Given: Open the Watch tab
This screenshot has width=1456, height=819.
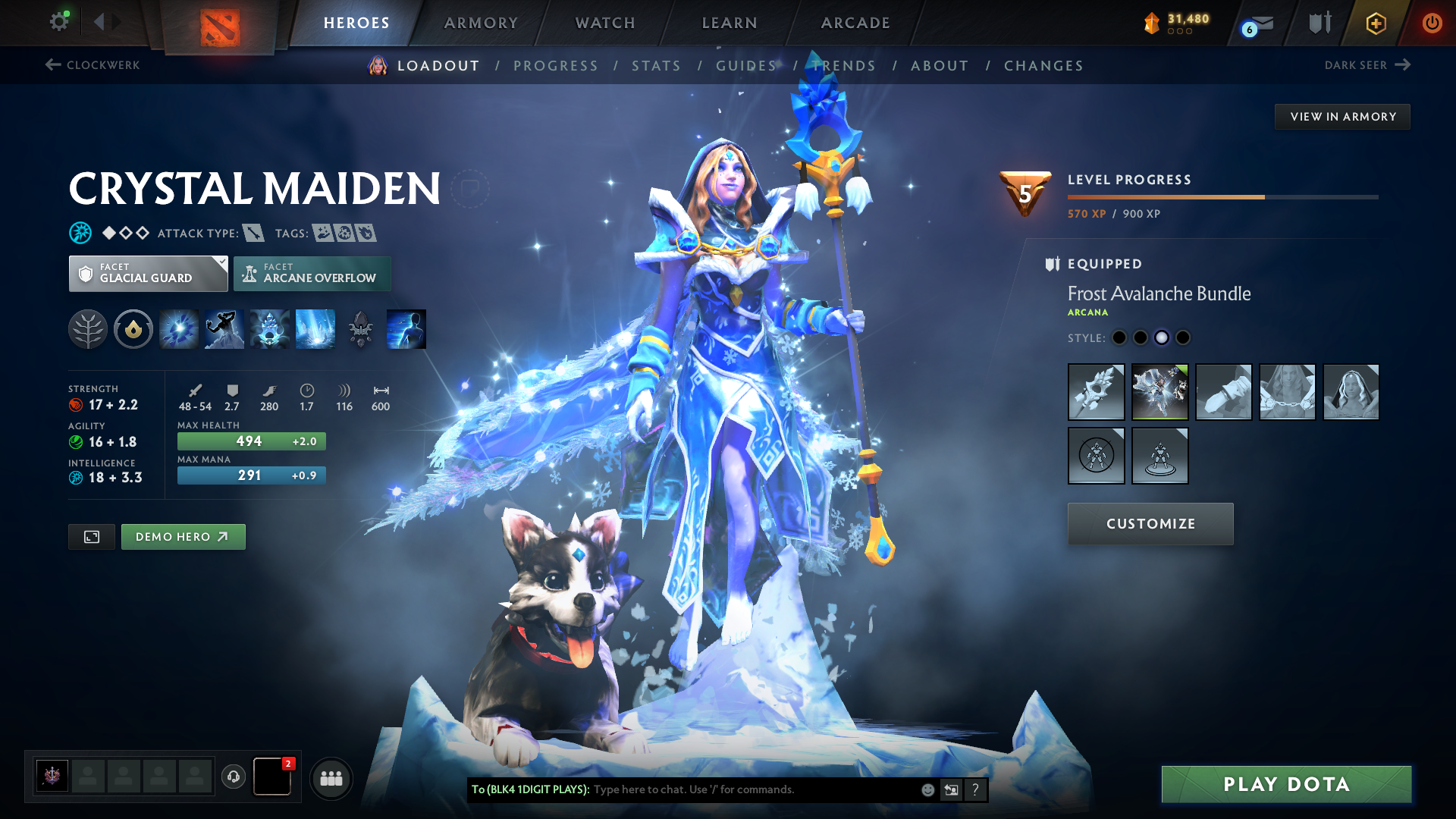Looking at the screenshot, I should point(605,23).
